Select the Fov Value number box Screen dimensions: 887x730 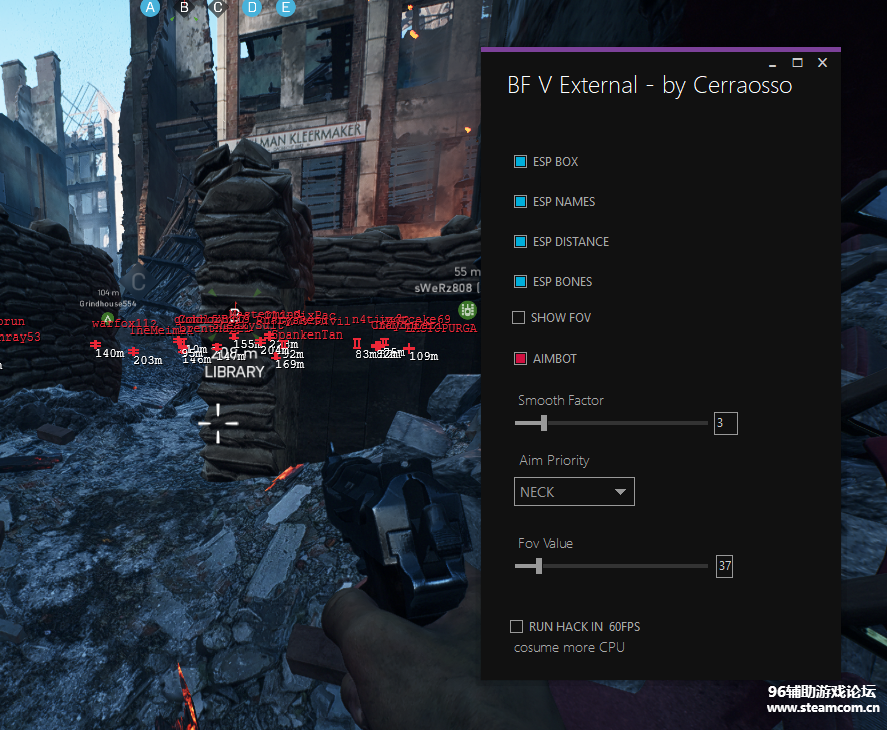[724, 567]
